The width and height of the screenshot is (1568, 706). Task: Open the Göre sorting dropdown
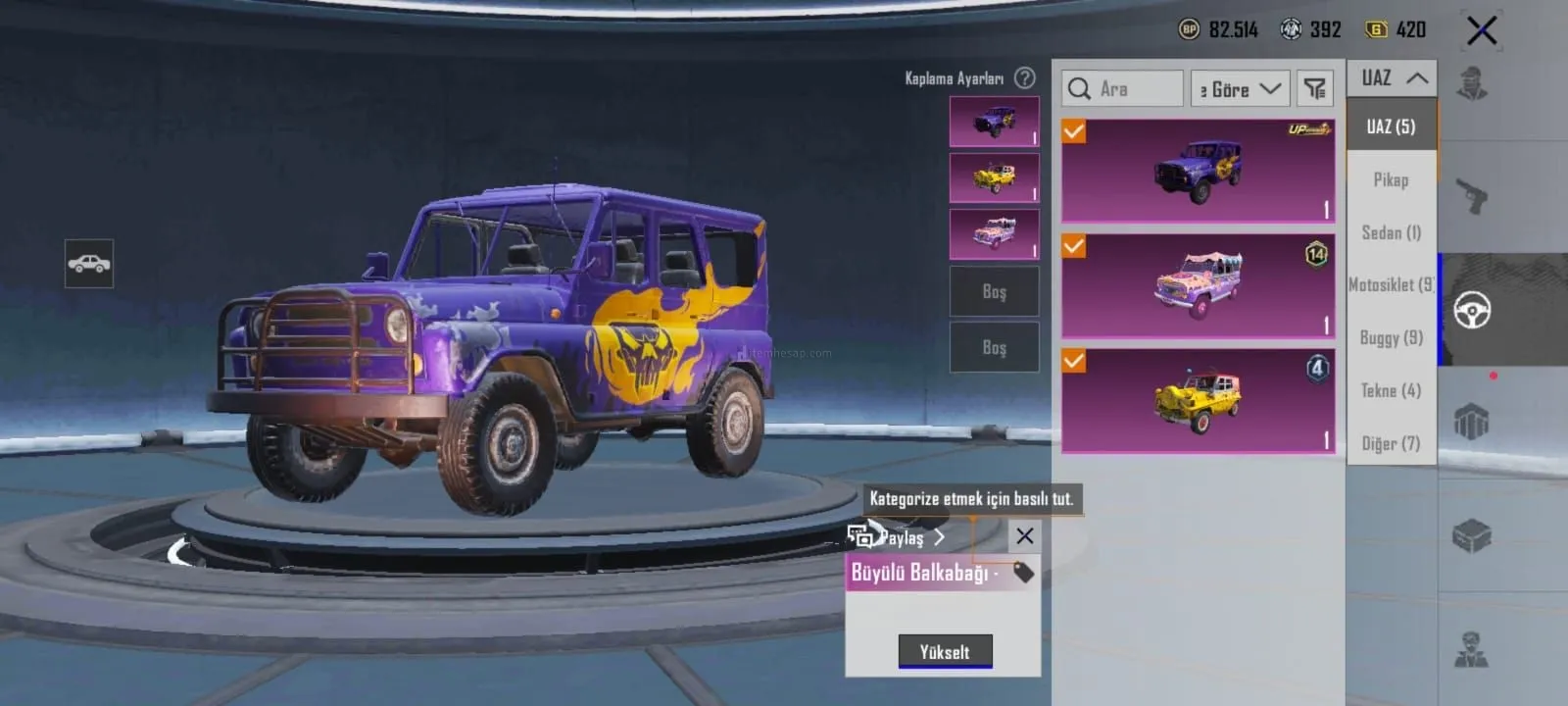1240,89
